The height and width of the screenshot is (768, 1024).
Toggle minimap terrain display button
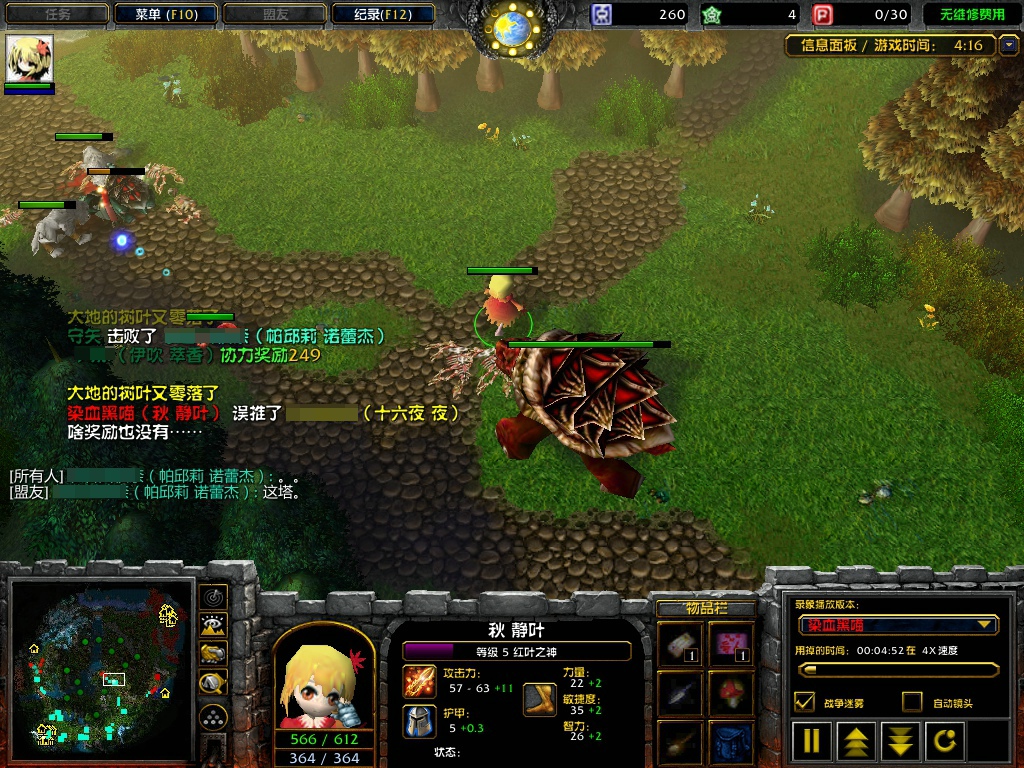(213, 626)
